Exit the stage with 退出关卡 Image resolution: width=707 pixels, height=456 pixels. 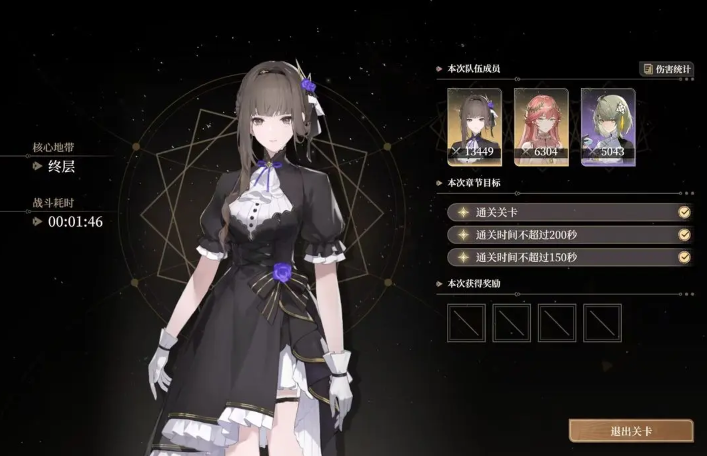[631, 431]
